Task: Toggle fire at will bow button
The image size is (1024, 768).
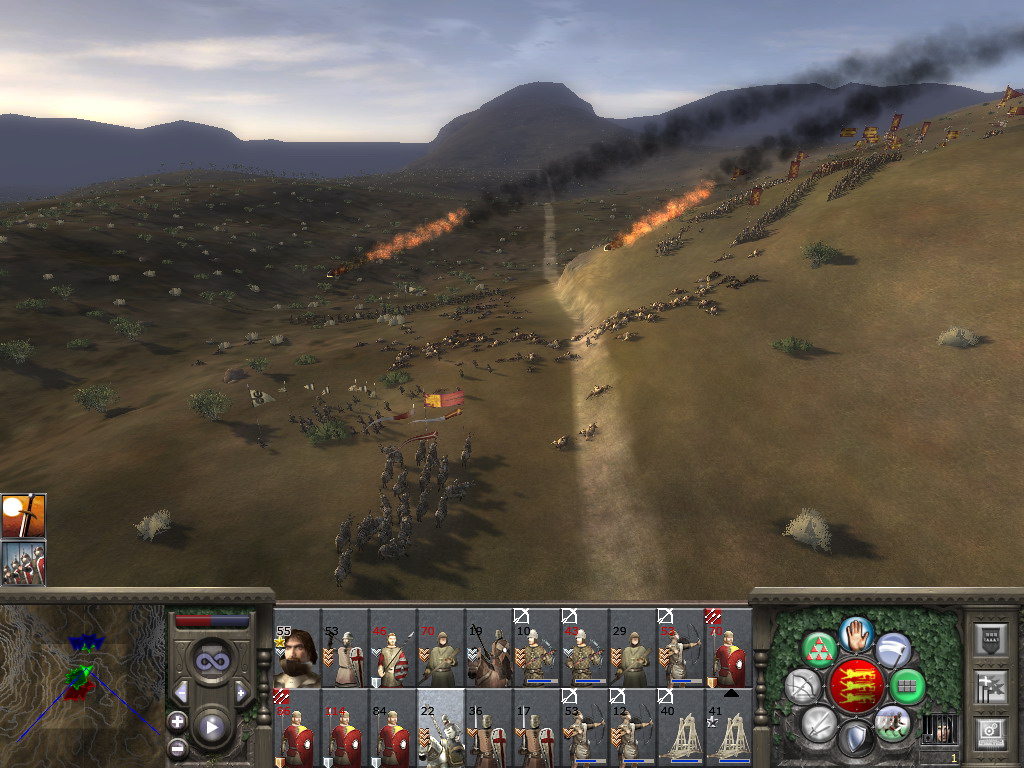Action: [803, 687]
